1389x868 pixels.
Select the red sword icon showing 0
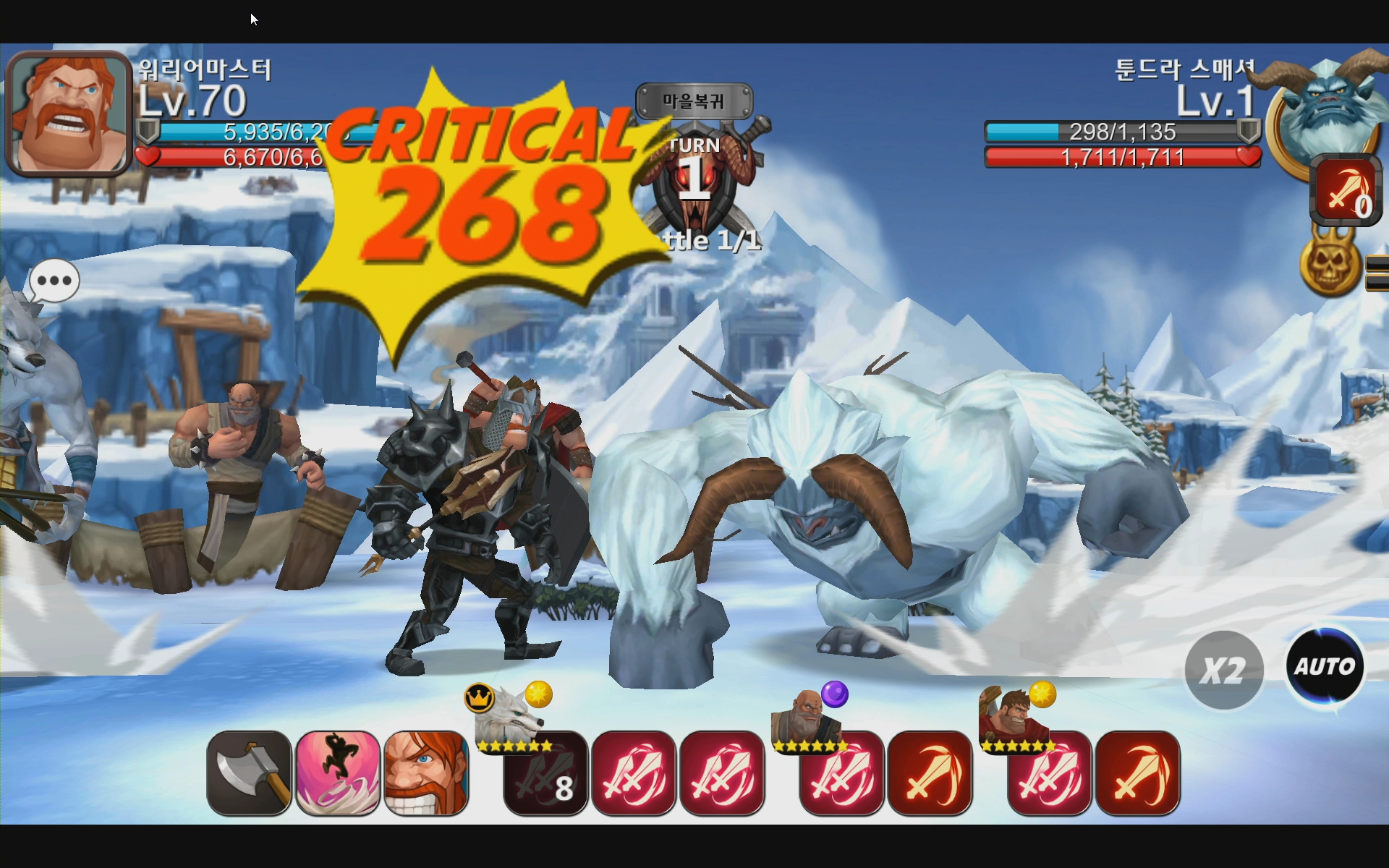pos(1346,192)
